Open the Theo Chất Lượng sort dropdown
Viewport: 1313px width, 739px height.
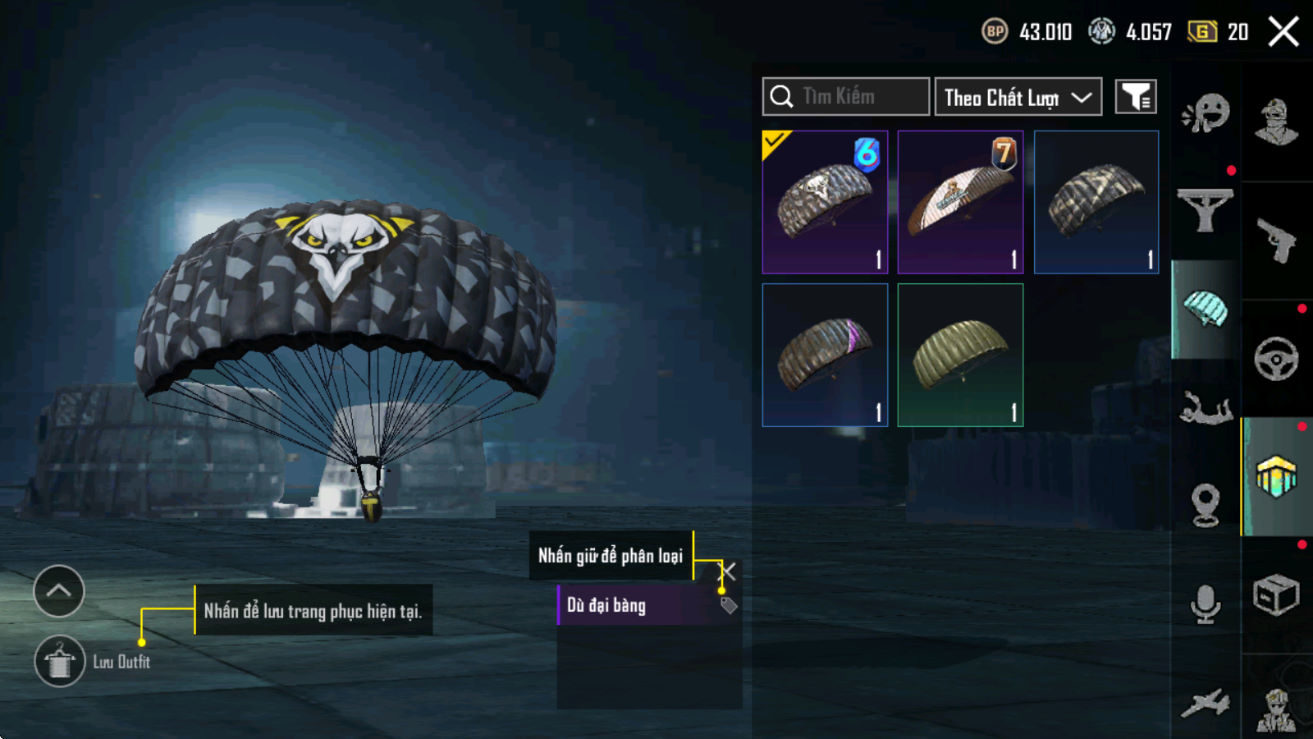pos(1018,97)
